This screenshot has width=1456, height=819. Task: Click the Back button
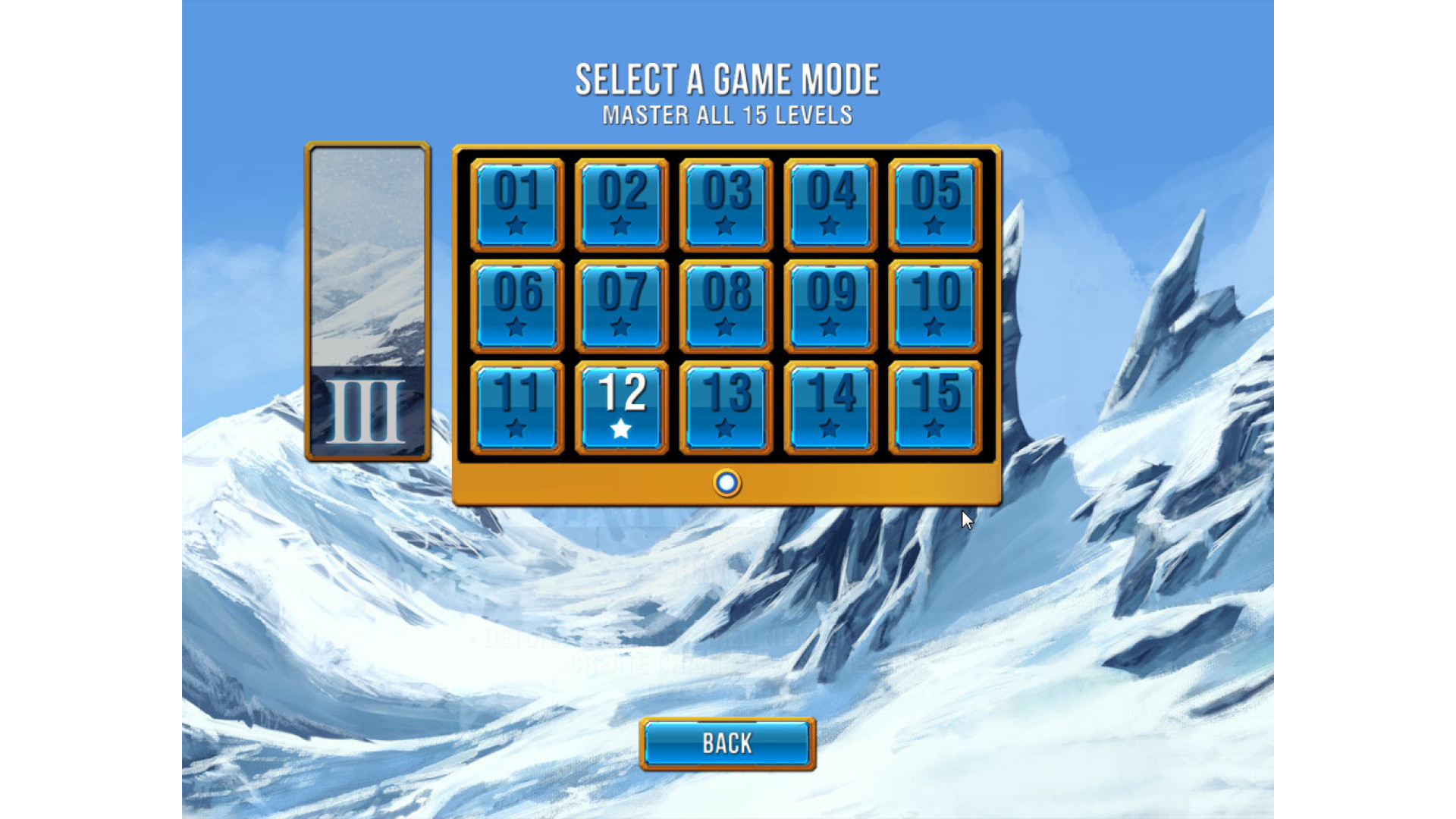pyautogui.click(x=727, y=744)
